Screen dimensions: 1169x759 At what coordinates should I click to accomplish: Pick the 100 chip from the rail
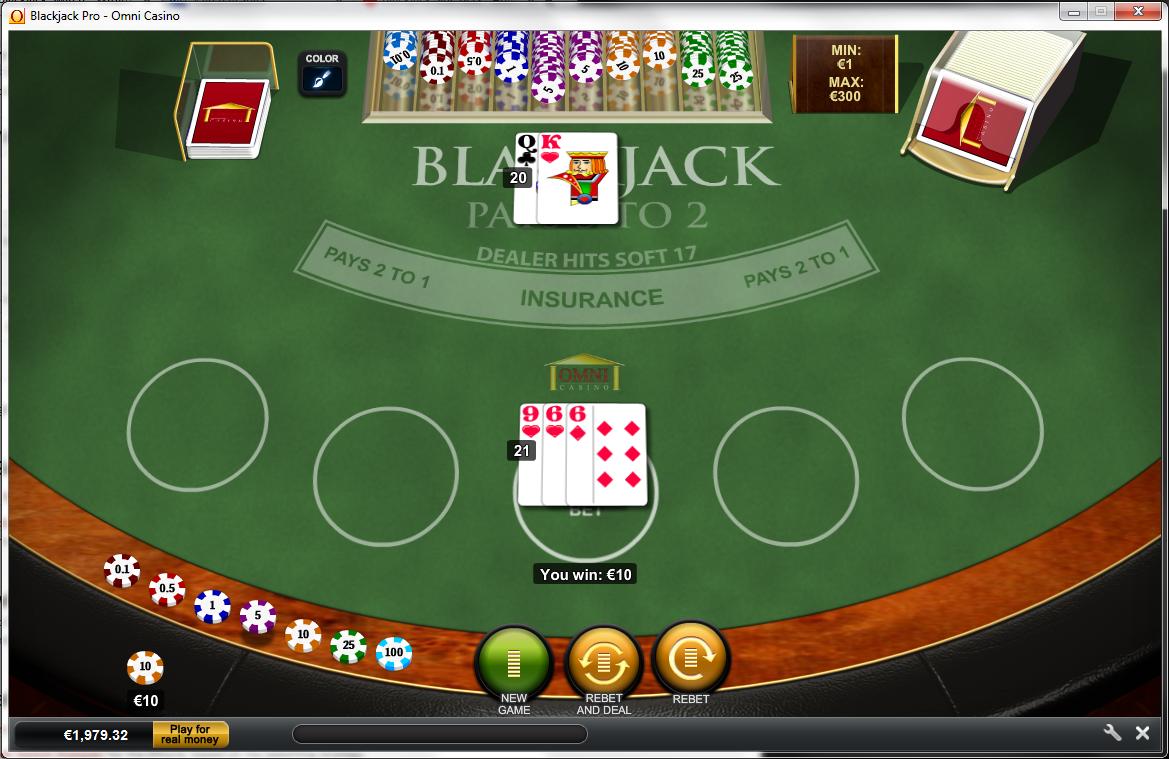394,653
